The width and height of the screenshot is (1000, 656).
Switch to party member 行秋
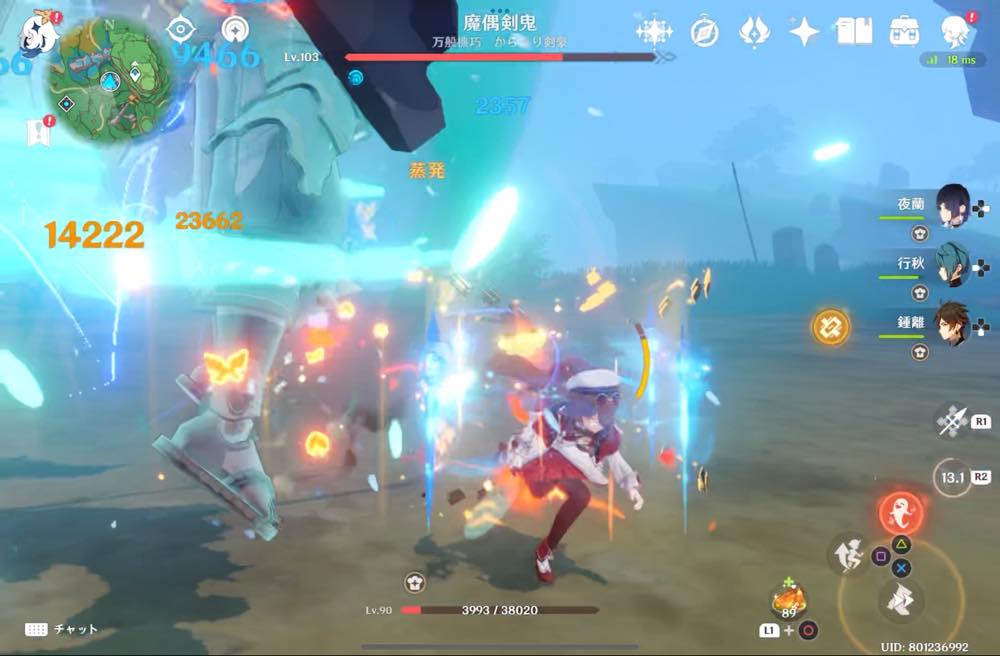tap(951, 266)
